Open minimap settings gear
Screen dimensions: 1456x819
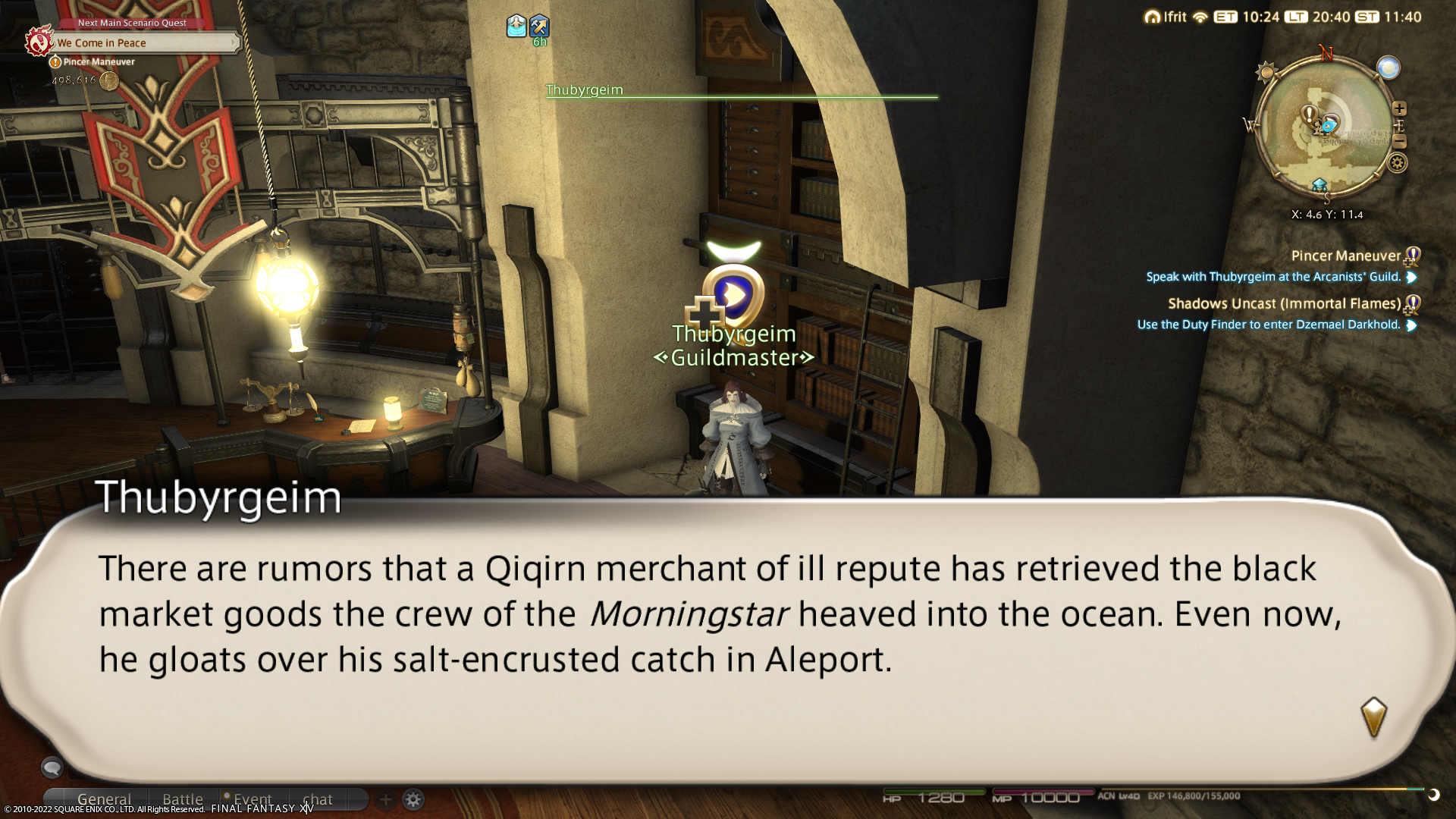click(x=1397, y=162)
